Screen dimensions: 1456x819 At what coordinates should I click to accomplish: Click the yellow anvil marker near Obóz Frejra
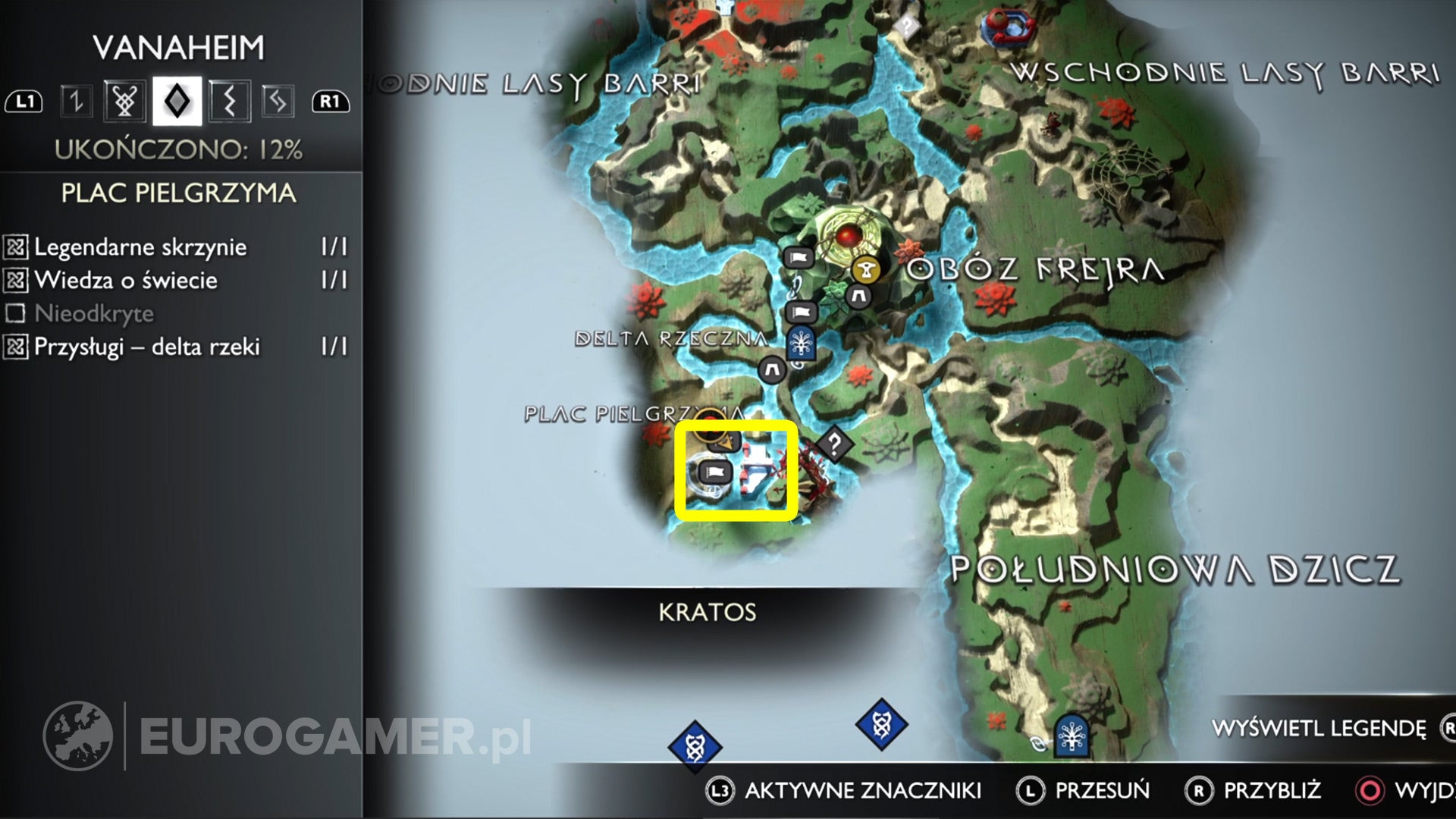[865, 270]
